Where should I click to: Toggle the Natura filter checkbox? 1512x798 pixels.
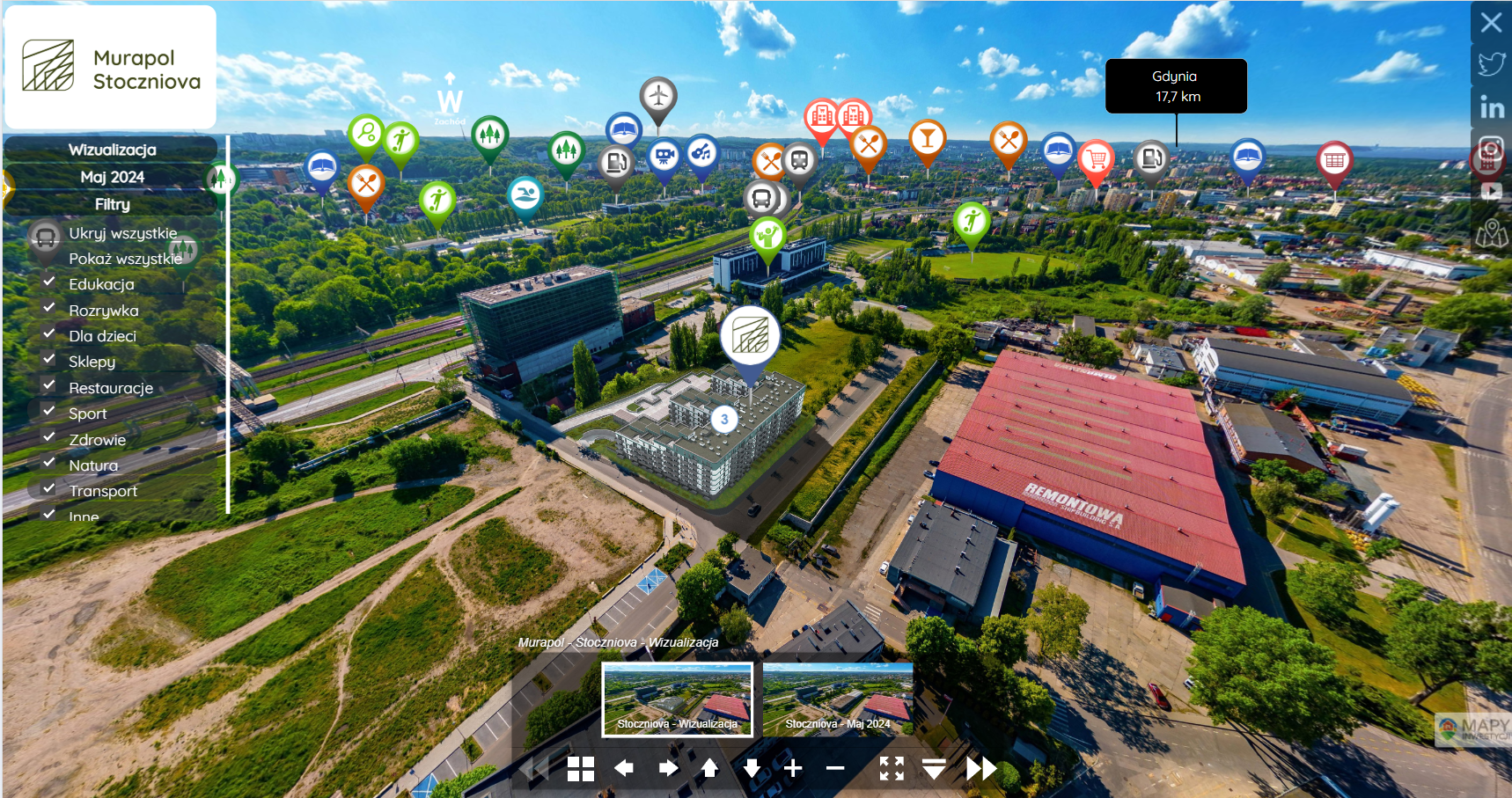coord(49,463)
